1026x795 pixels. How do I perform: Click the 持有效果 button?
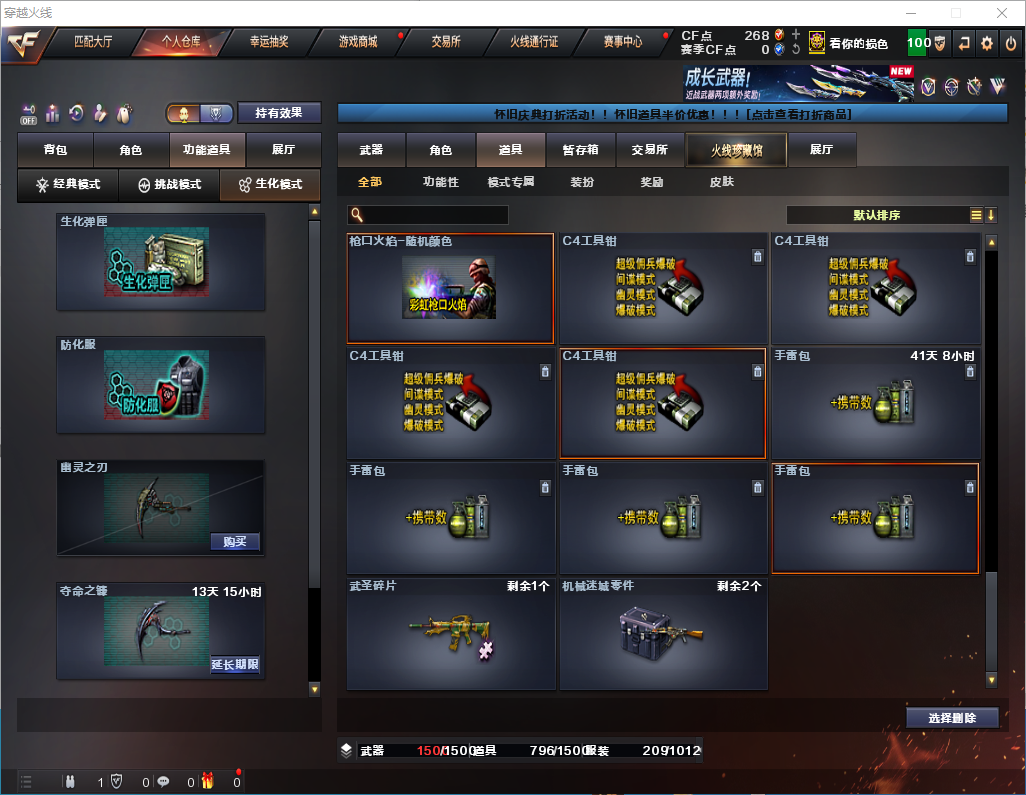click(279, 113)
